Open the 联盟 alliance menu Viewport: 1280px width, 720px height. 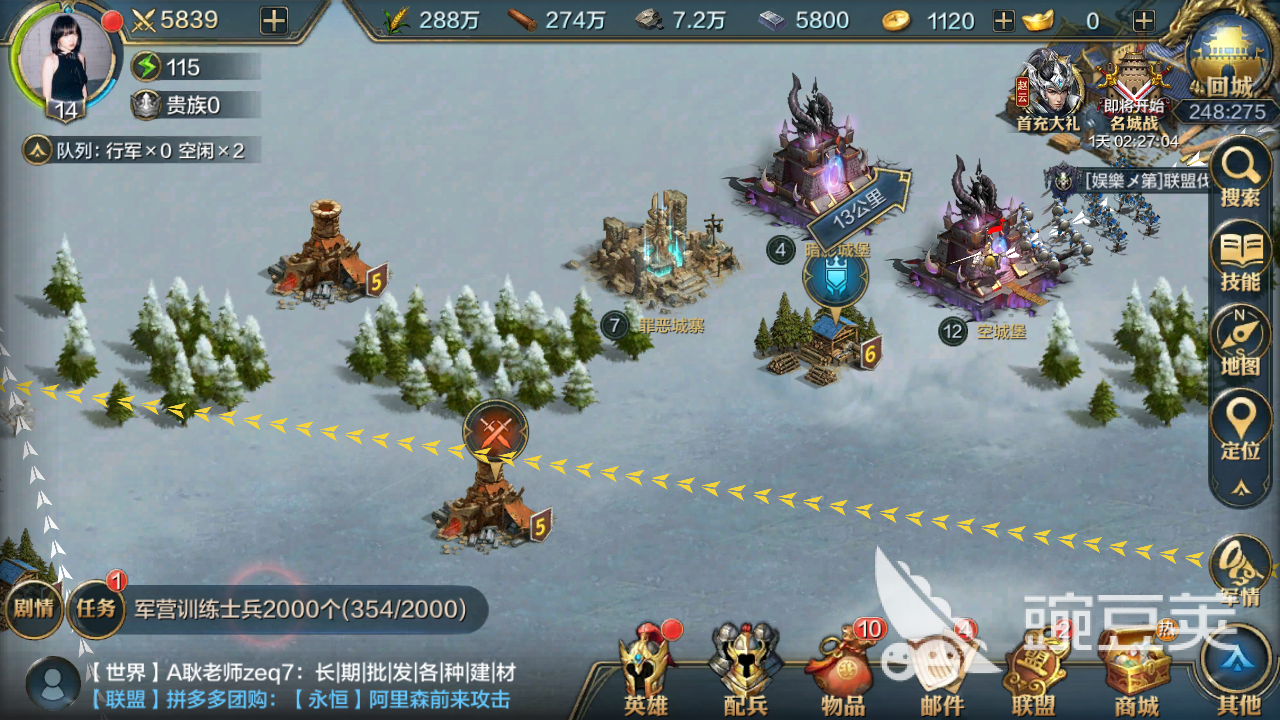(x=1034, y=670)
